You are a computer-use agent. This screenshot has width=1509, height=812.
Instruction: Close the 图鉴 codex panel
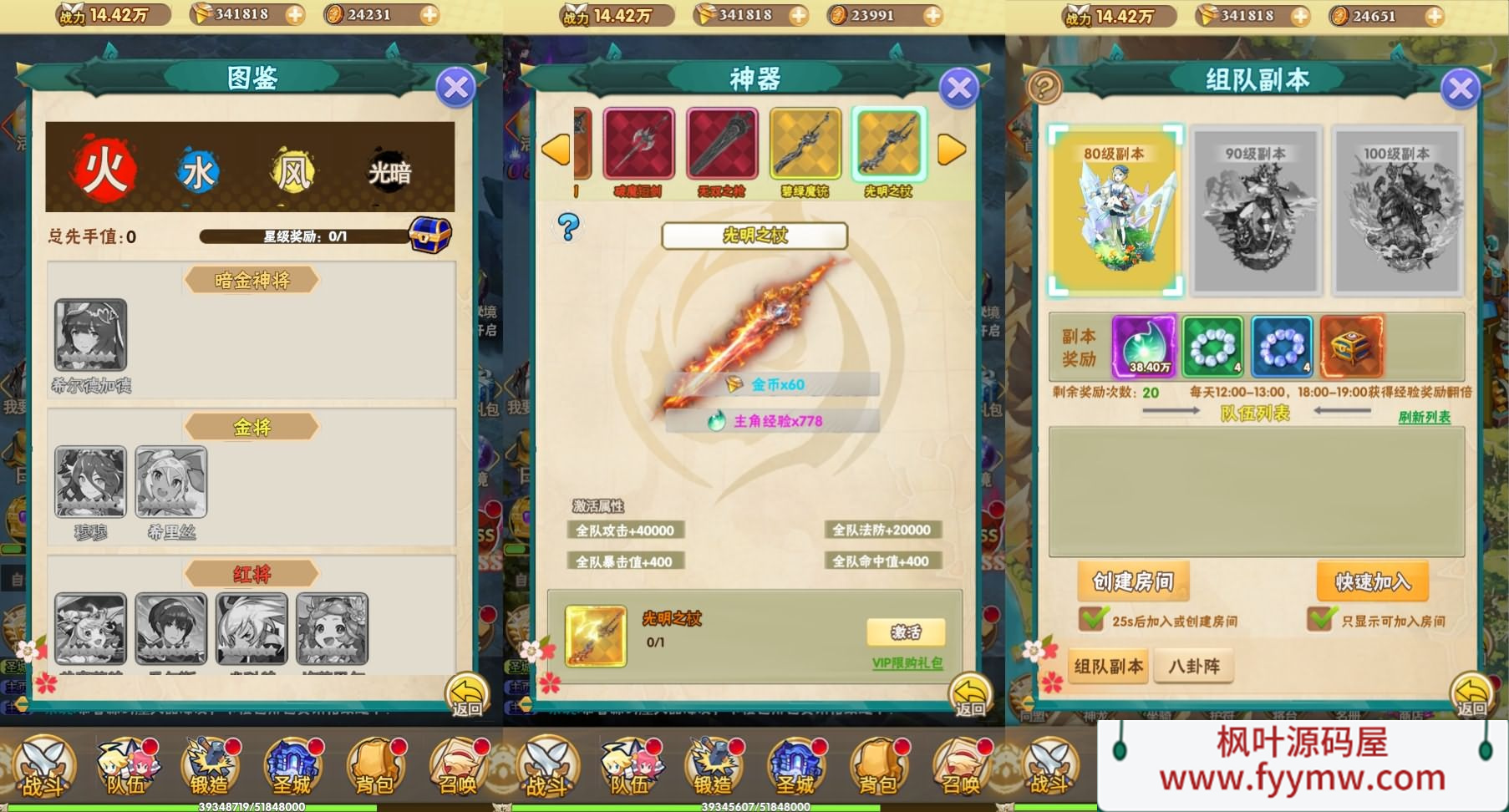tap(456, 87)
